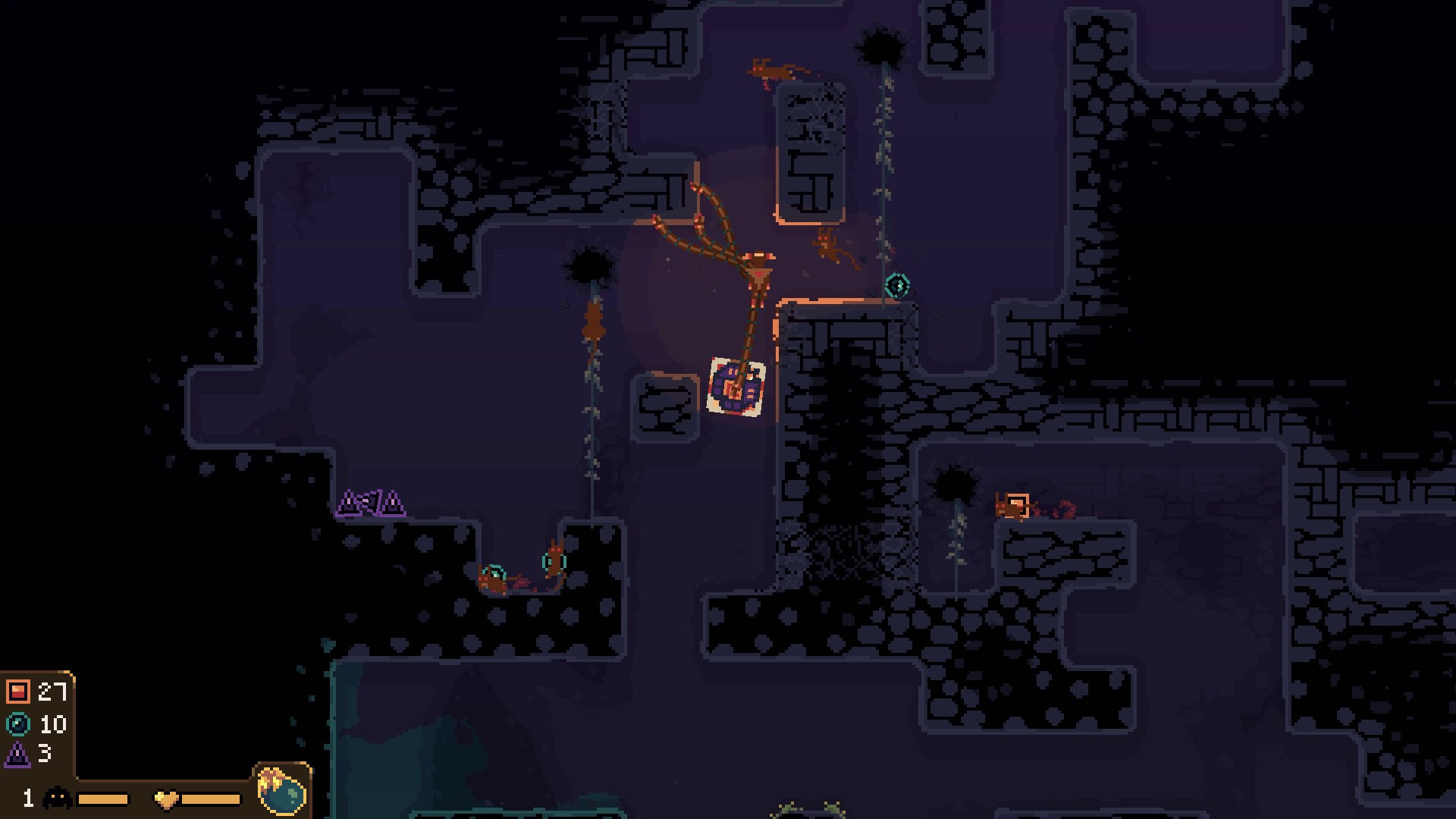
Task: Toggle the teal ring beside the small lizard
Action: (554, 560)
